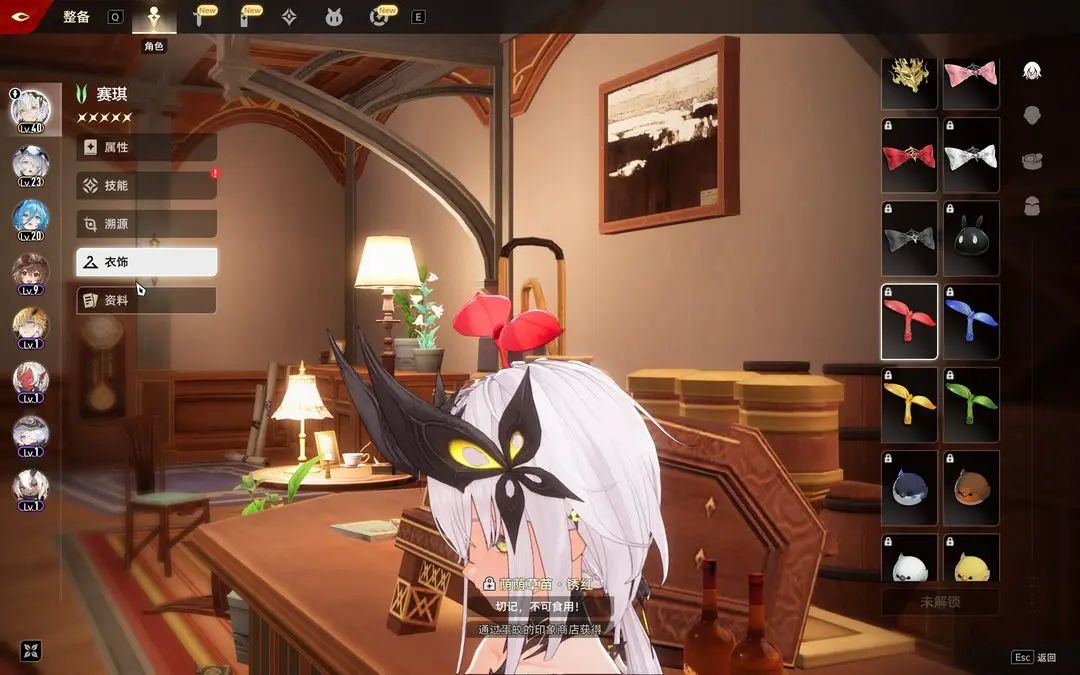Choose the blue sprout accessory
This screenshot has width=1080, height=675.
coord(971,321)
